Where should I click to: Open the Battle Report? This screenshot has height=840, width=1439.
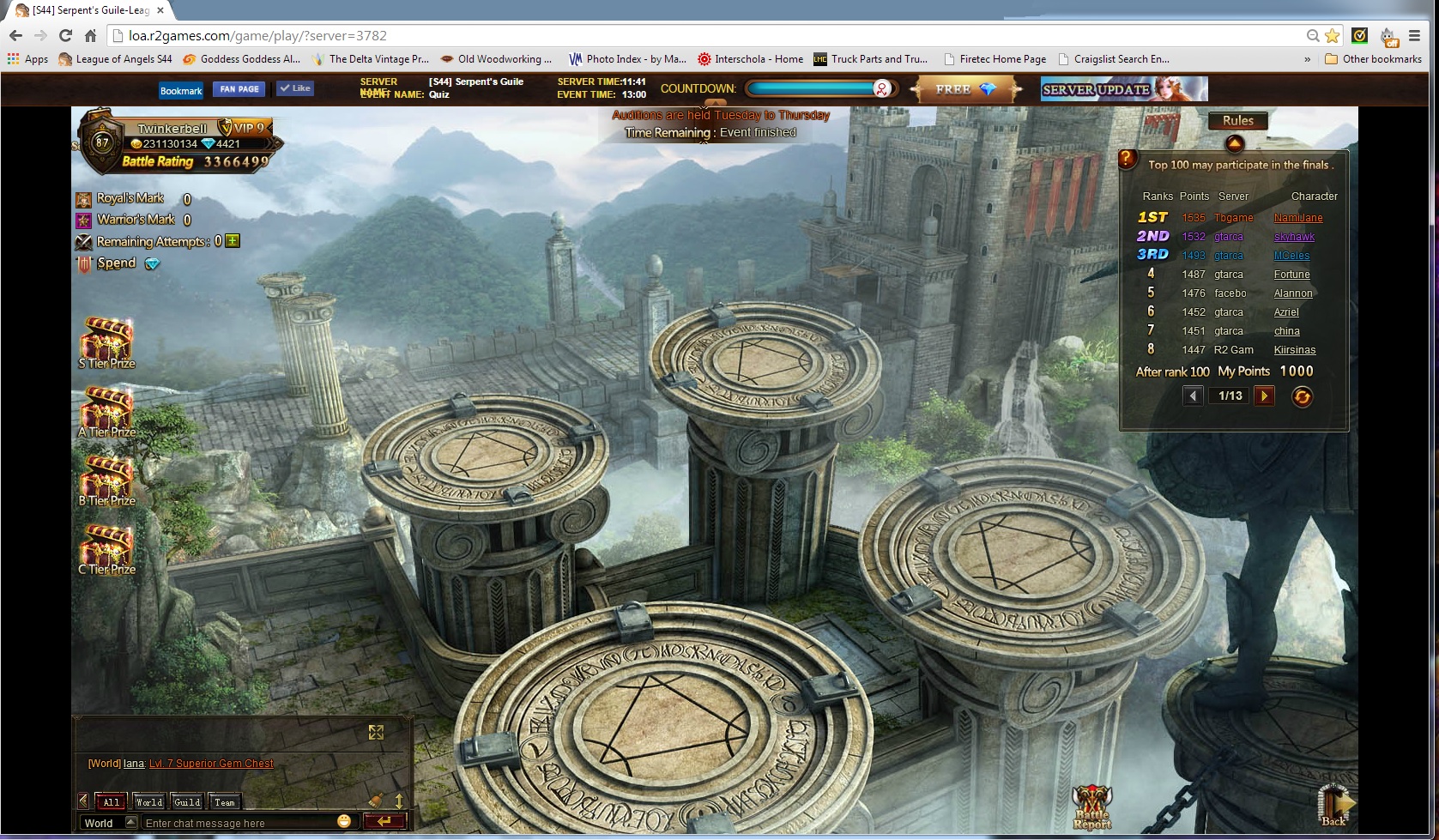pos(1091,807)
